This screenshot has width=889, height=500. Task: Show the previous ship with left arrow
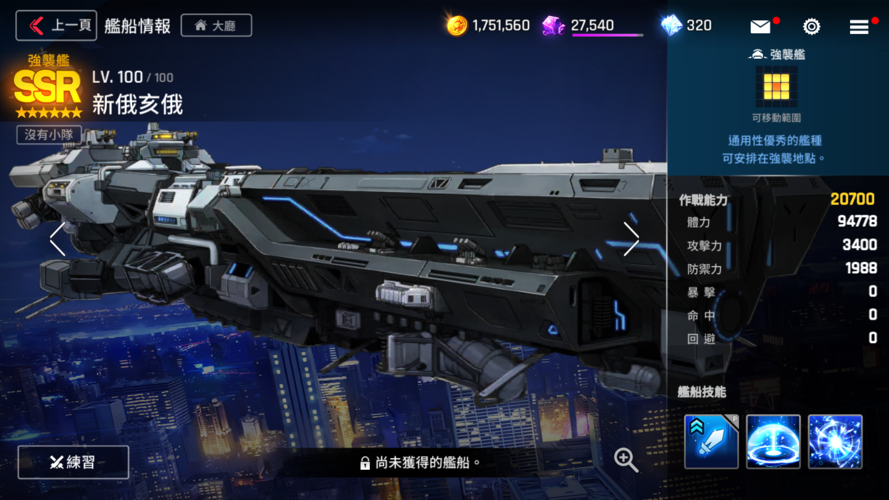(57, 239)
